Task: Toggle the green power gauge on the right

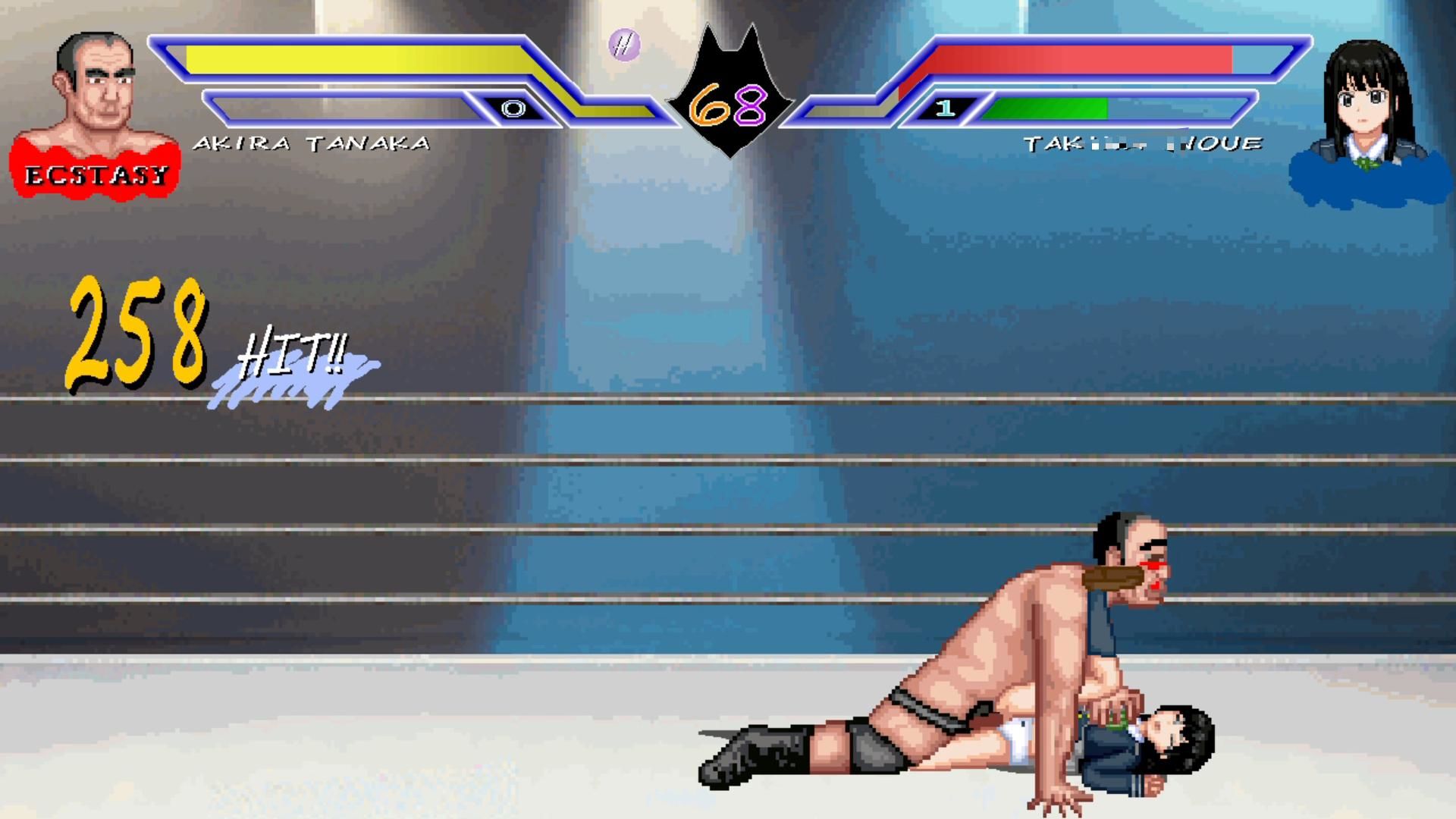Action: (x=1050, y=108)
